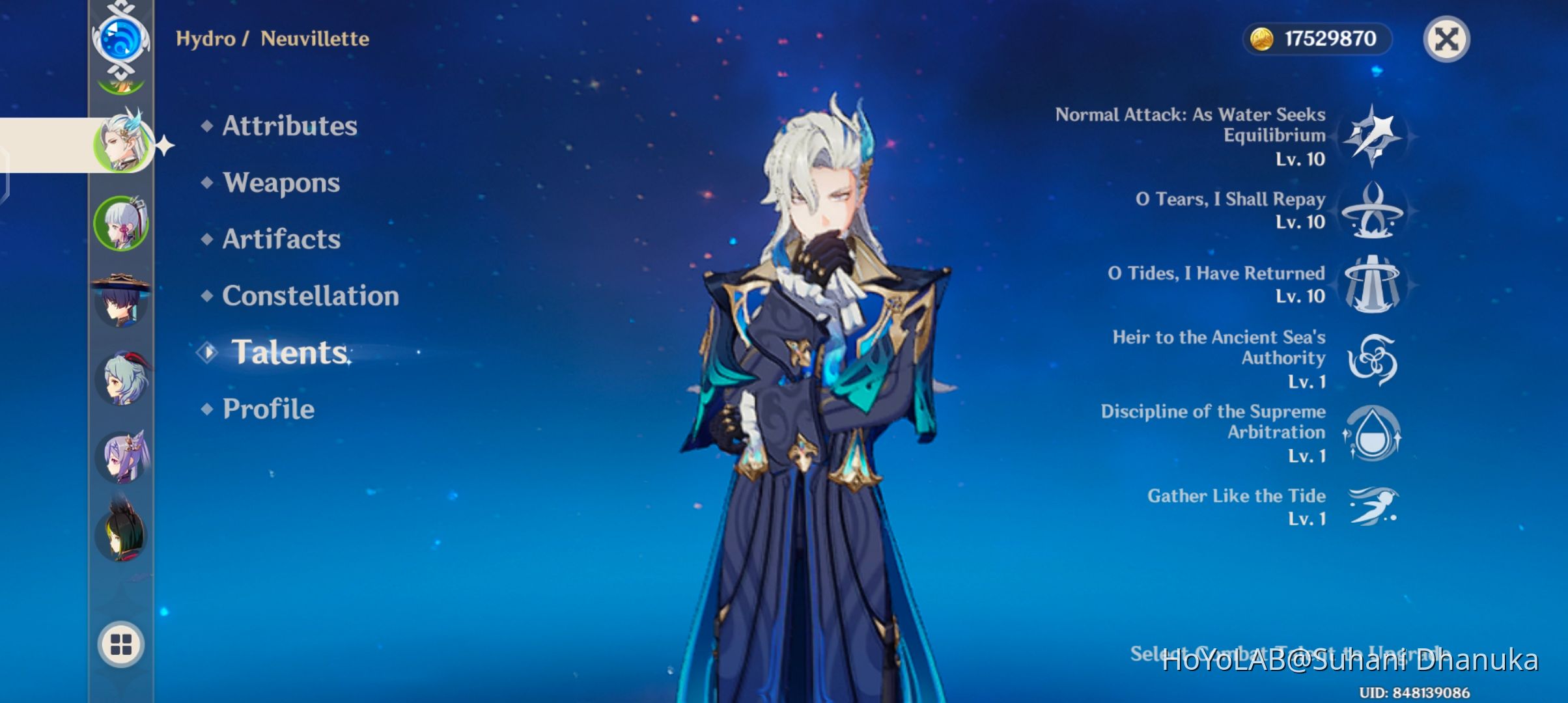Open the Constellation section
Screen dimensions: 1568x703
[309, 296]
